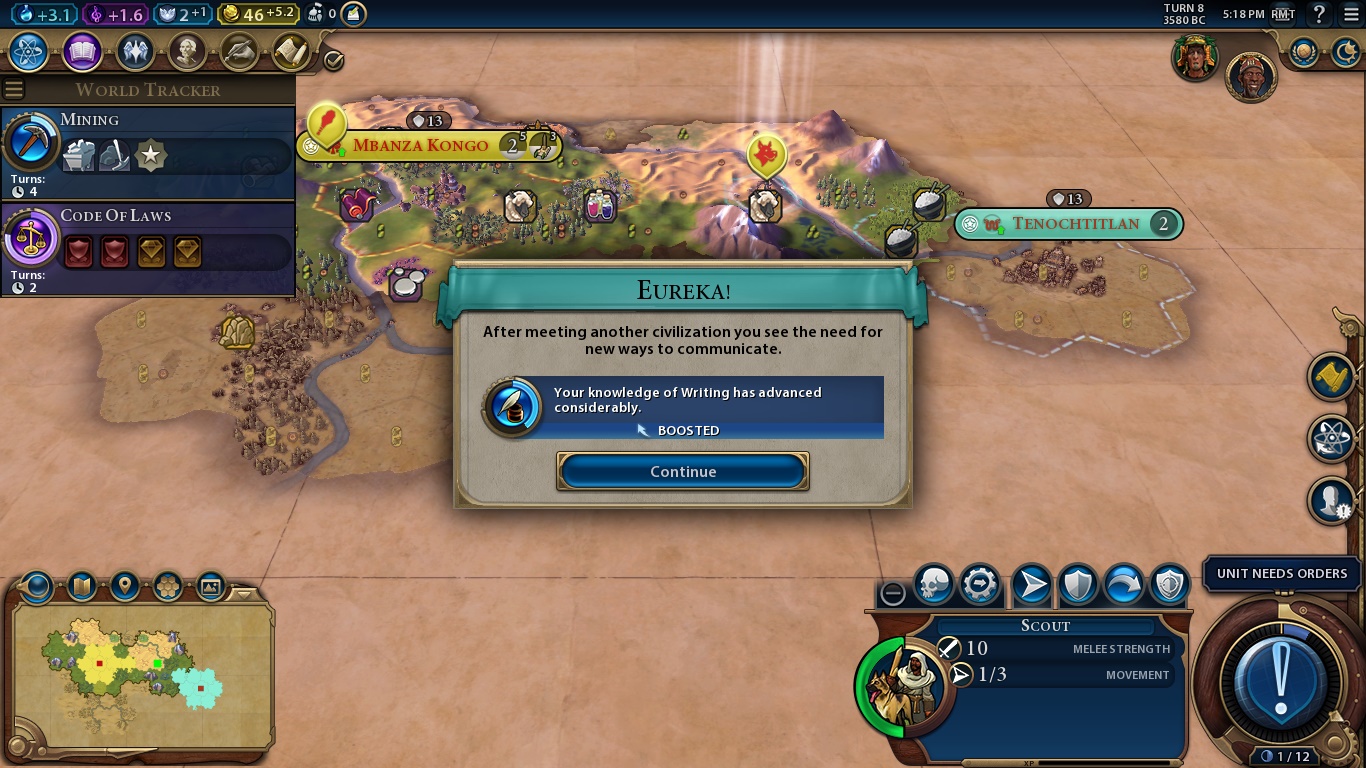The width and height of the screenshot is (1366, 768).
Task: Open the main game menu top-right
Action: coord(1351,14)
